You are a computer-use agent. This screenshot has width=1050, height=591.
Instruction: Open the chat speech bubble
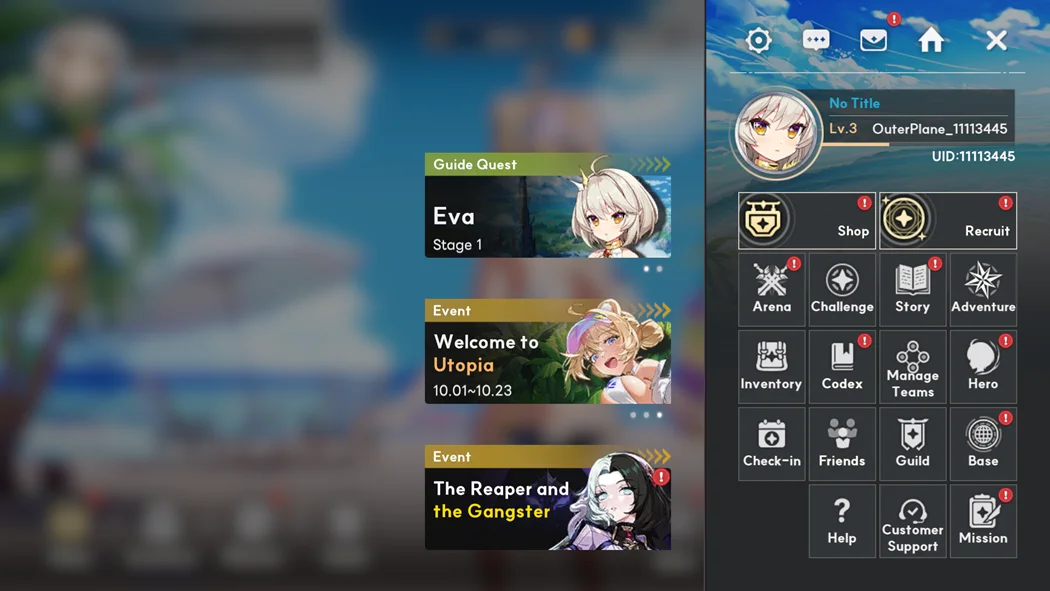click(816, 40)
